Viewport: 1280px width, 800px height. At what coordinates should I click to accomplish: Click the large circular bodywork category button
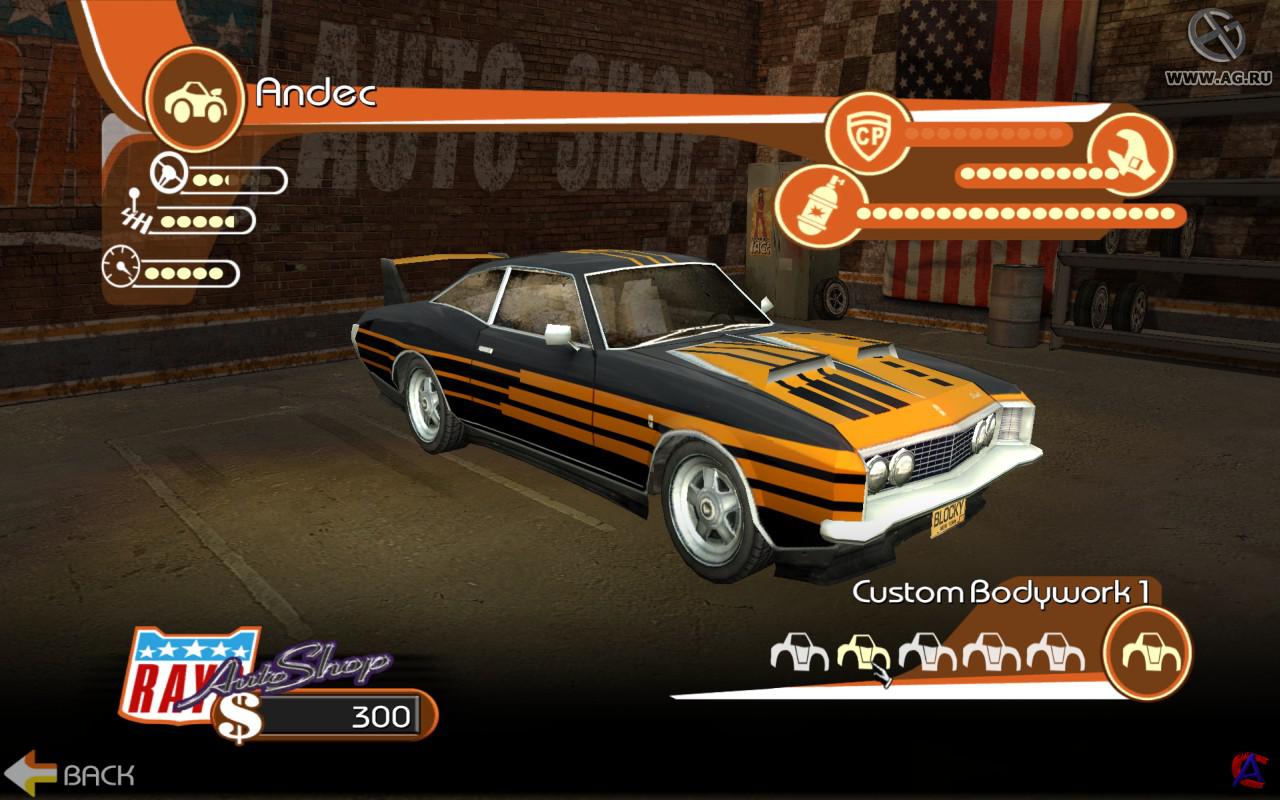1147,652
